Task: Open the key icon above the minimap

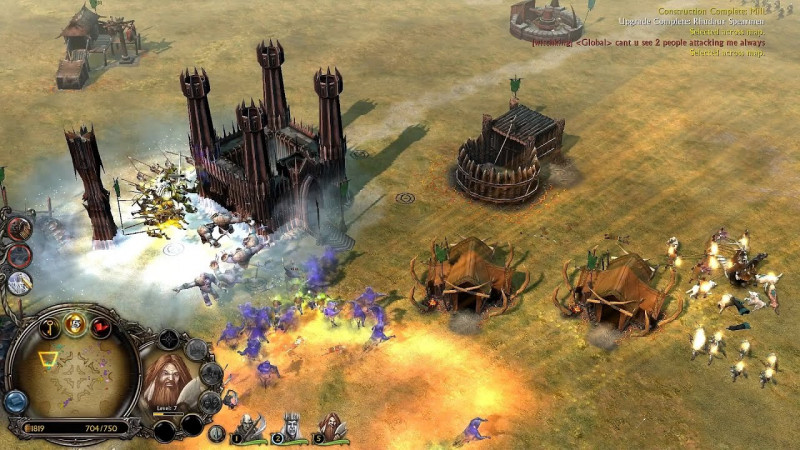Action: pyautogui.click(x=48, y=326)
